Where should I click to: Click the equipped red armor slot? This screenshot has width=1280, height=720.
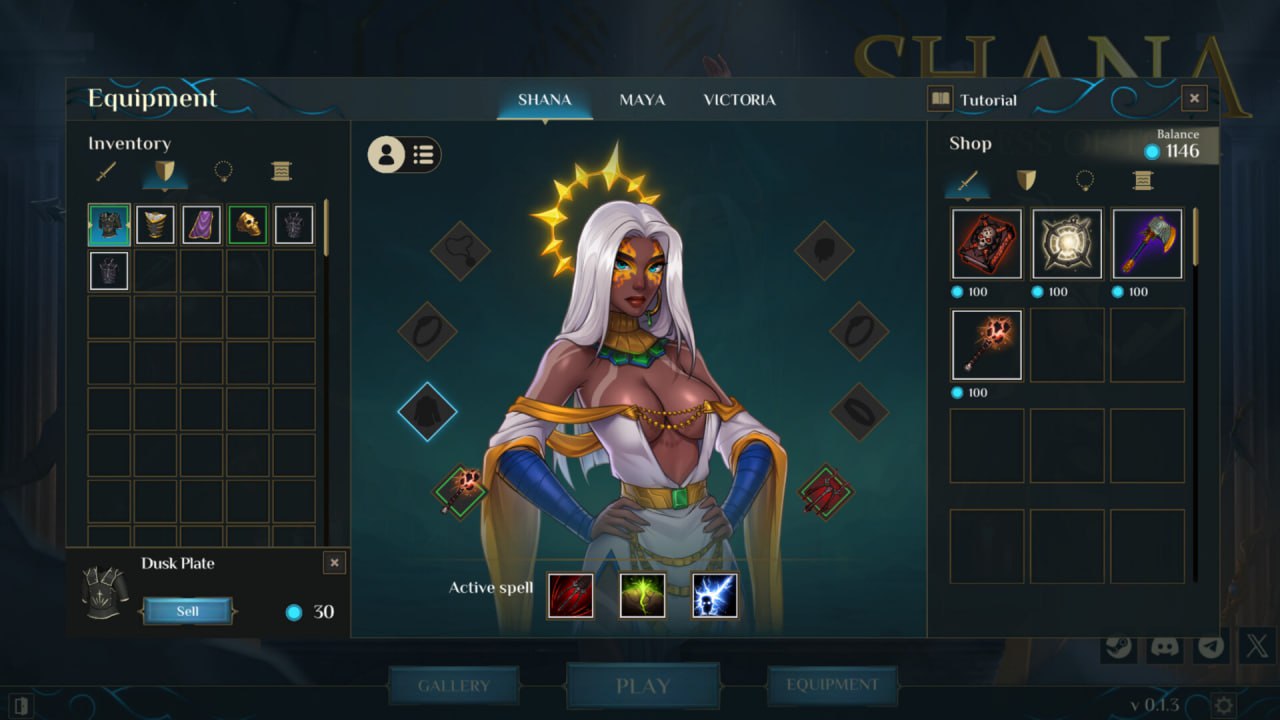click(826, 492)
